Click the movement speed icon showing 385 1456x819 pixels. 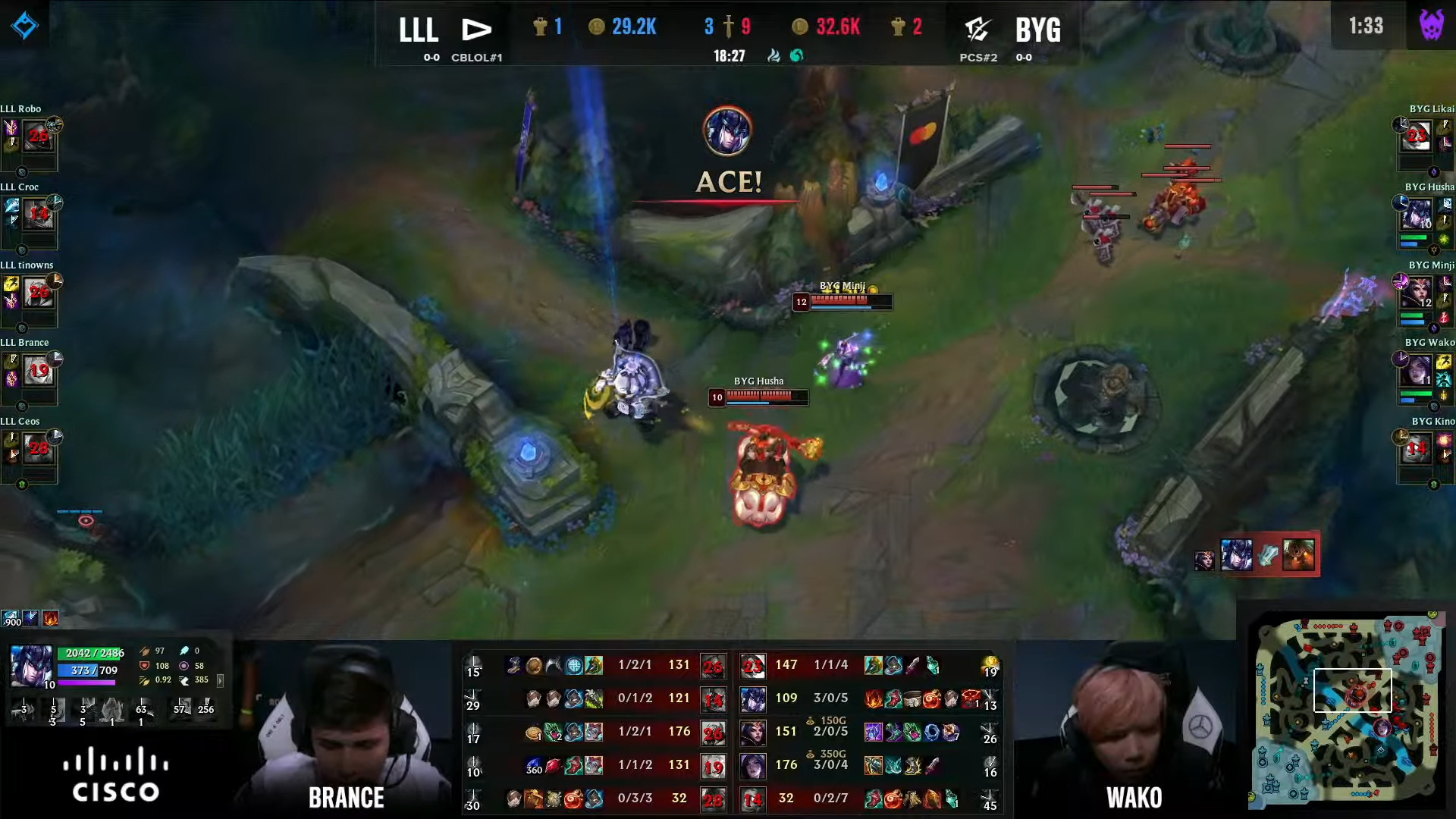tap(185, 680)
